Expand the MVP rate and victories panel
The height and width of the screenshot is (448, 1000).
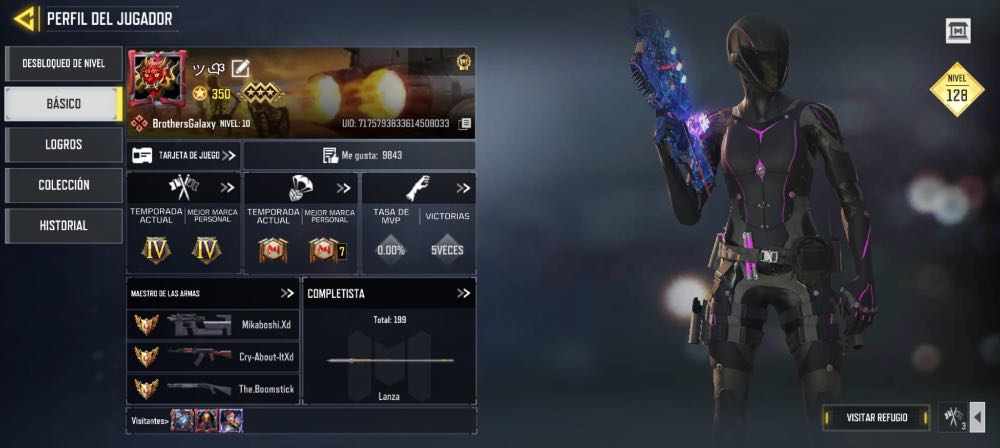tap(463, 188)
